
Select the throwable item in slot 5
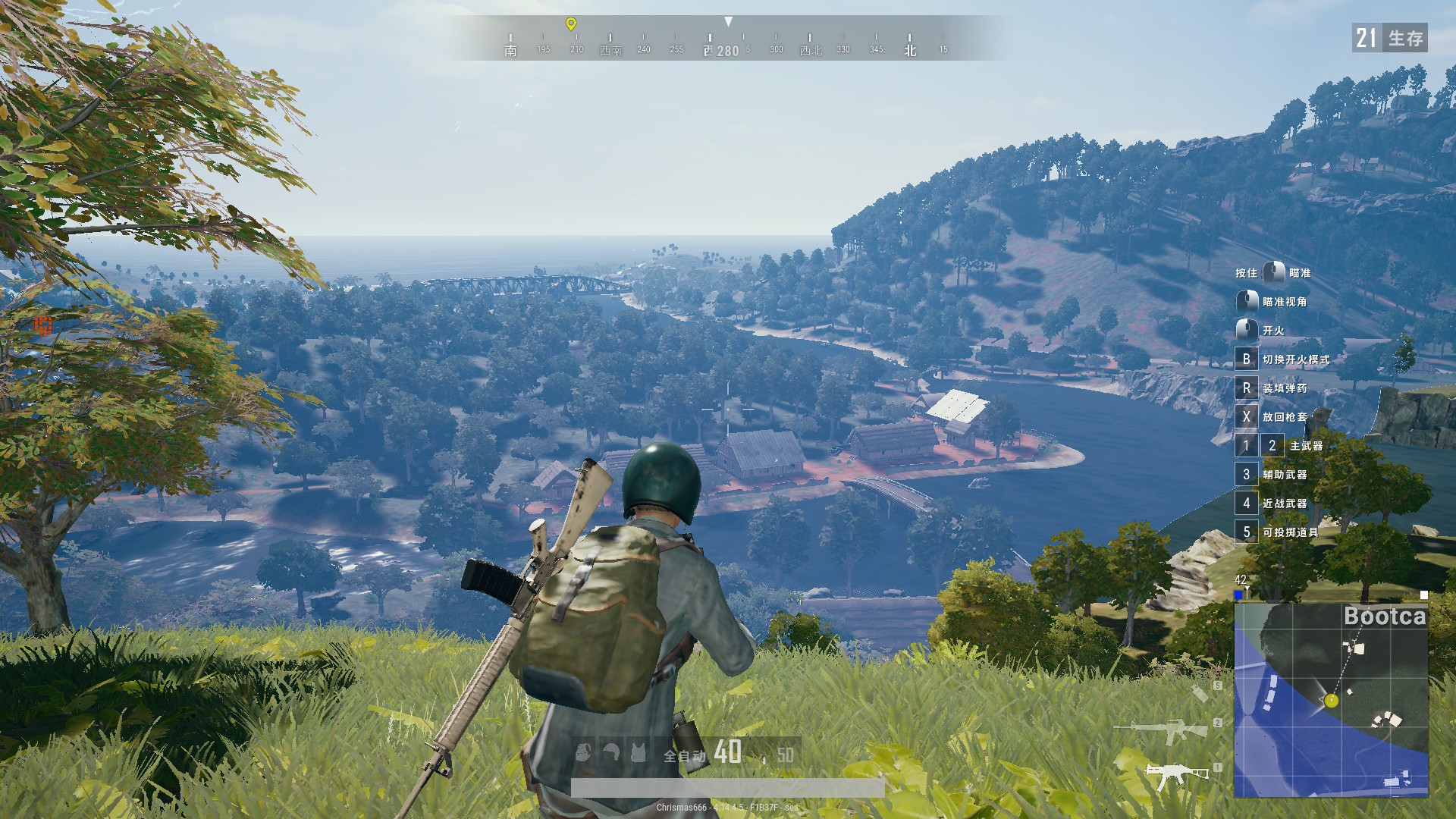(x=1200, y=693)
